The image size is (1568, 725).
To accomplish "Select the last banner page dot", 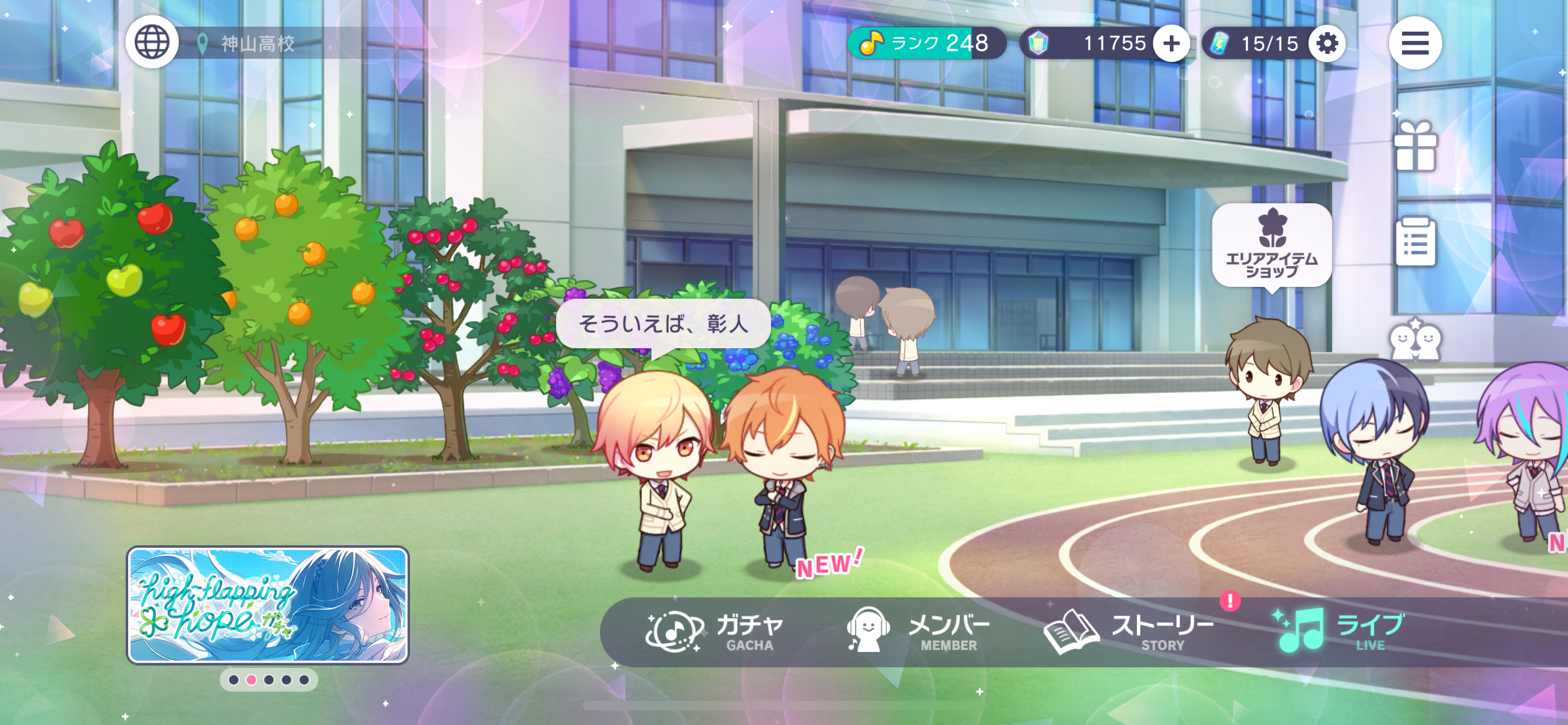I will 304,680.
